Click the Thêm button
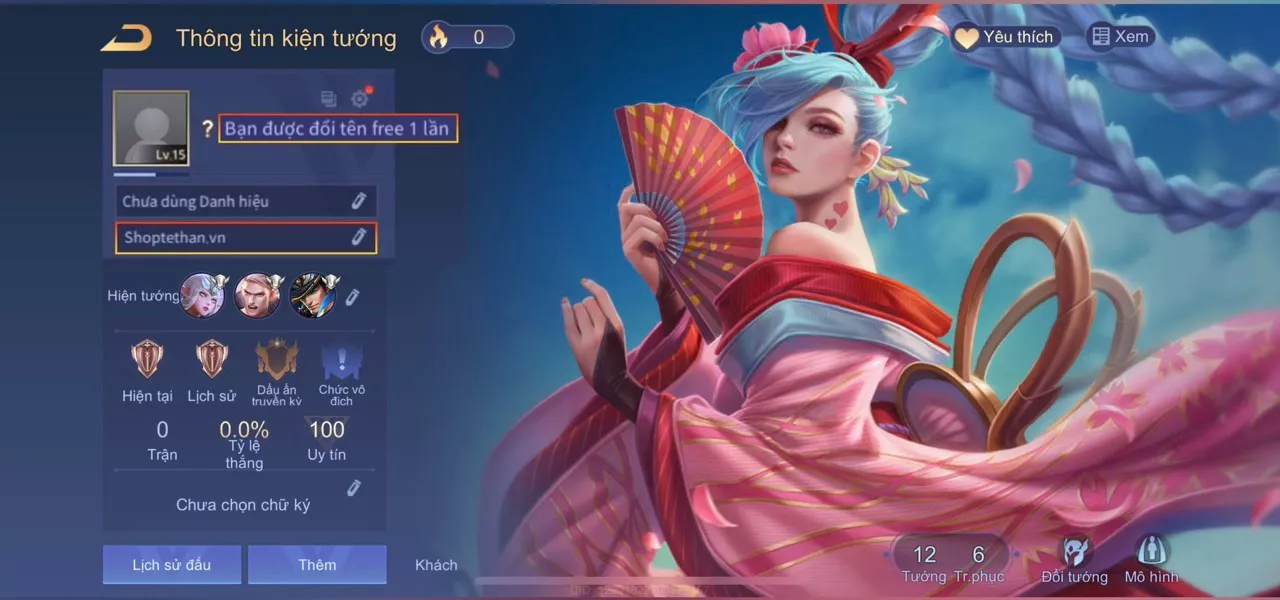1280x600 pixels. click(x=317, y=565)
